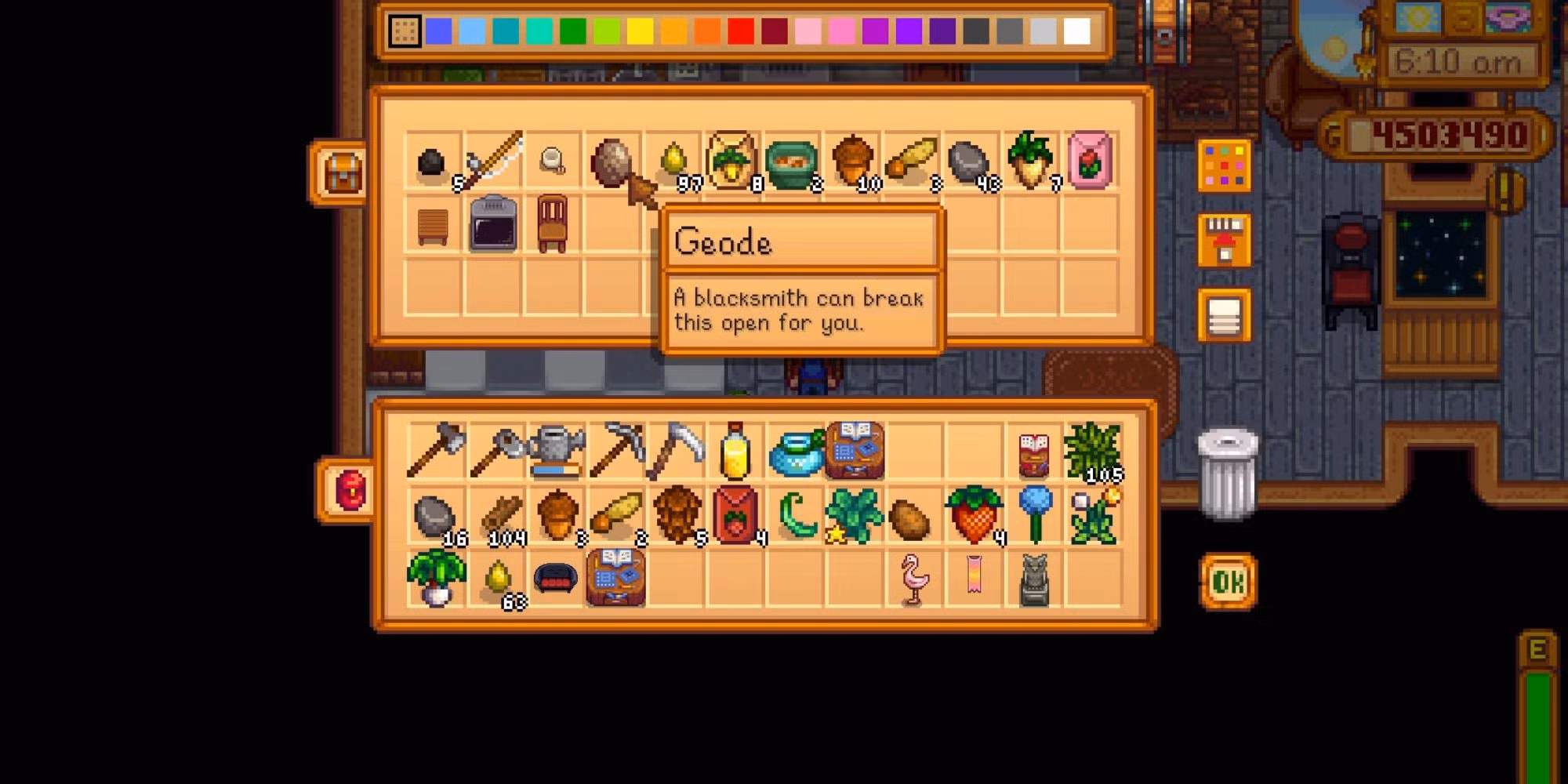1568x784 pixels.
Task: Add to existing stacks in chest
Action: 1224,241
